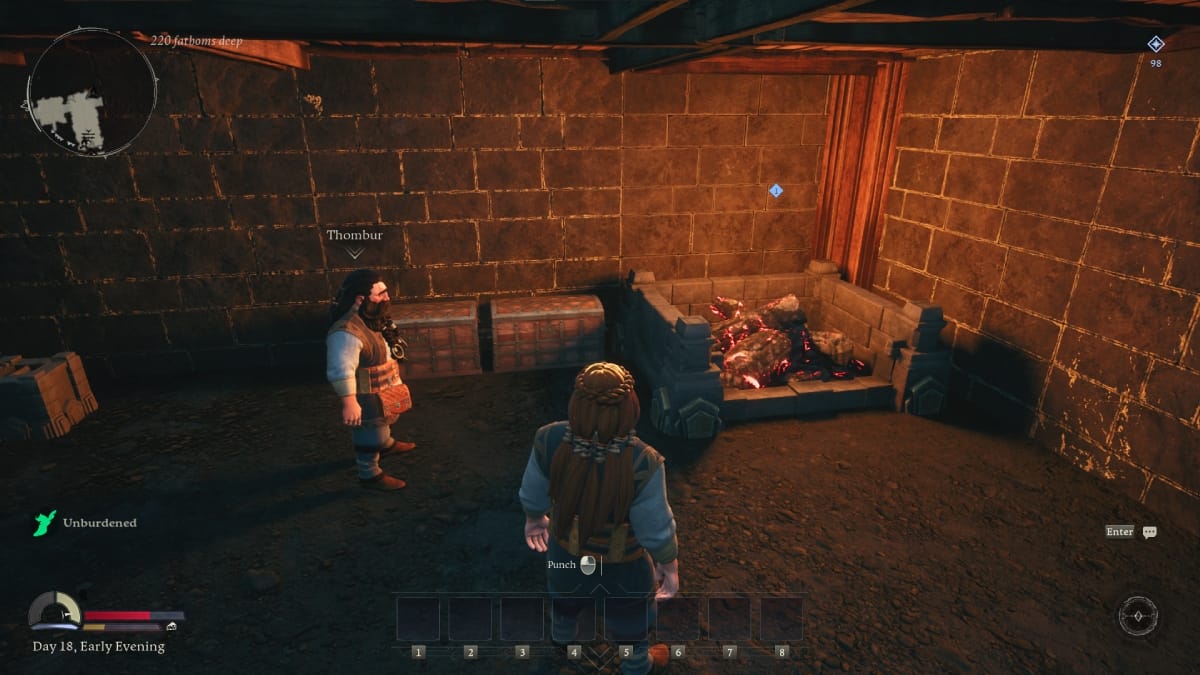Viewport: 1200px width, 675px height.
Task: Click the compass icon in the corner
Action: point(1138,615)
